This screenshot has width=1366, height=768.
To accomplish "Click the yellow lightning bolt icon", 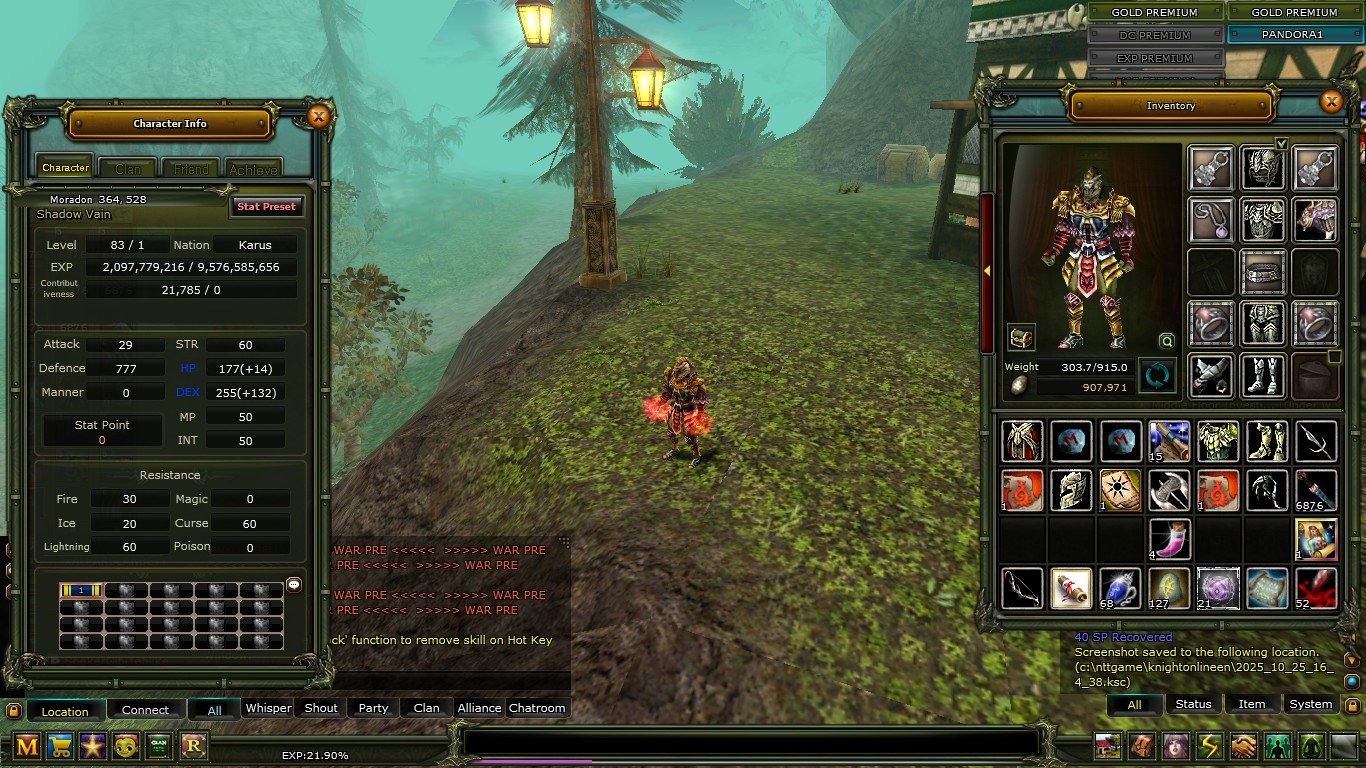I will click(1210, 746).
